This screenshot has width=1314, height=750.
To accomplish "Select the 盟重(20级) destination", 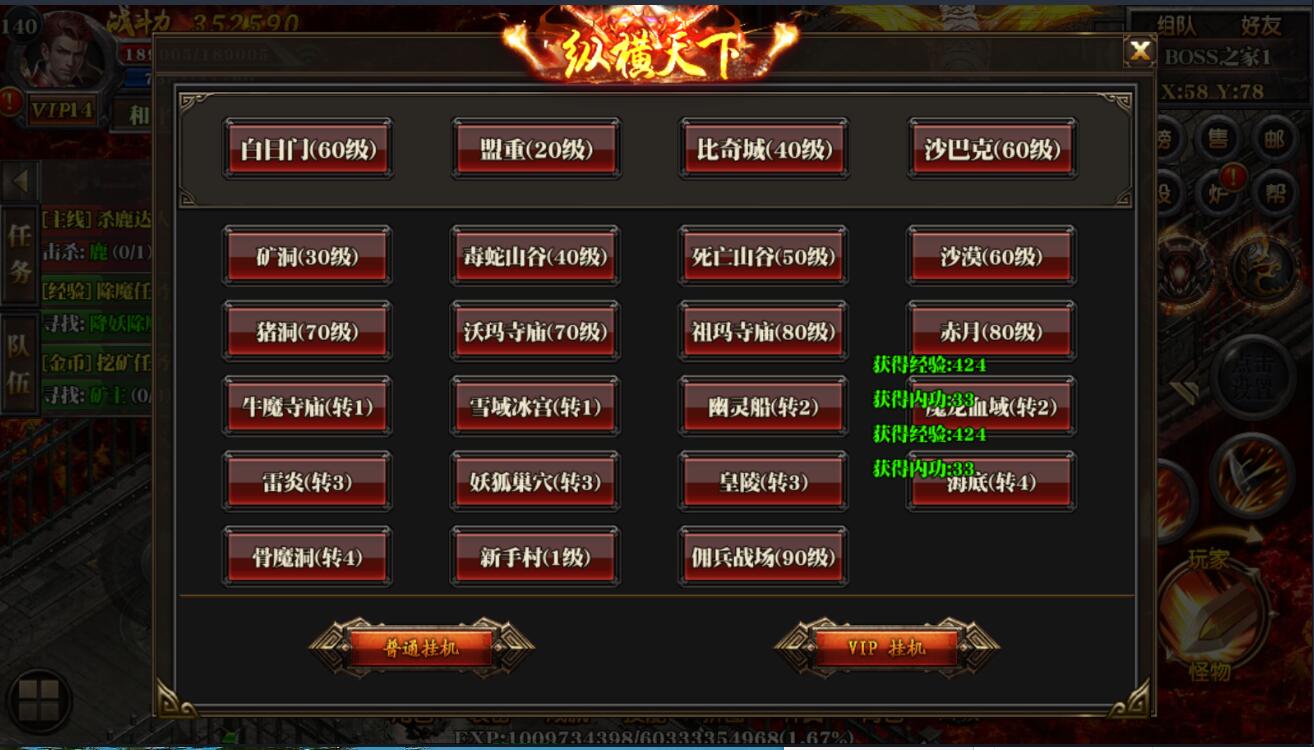I will pos(535,150).
